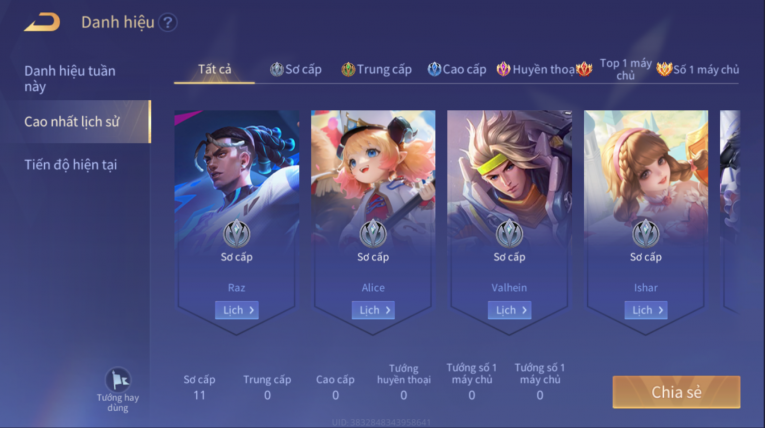Show Ishar's Lịch history
This screenshot has height=428, width=765.
tap(646, 310)
